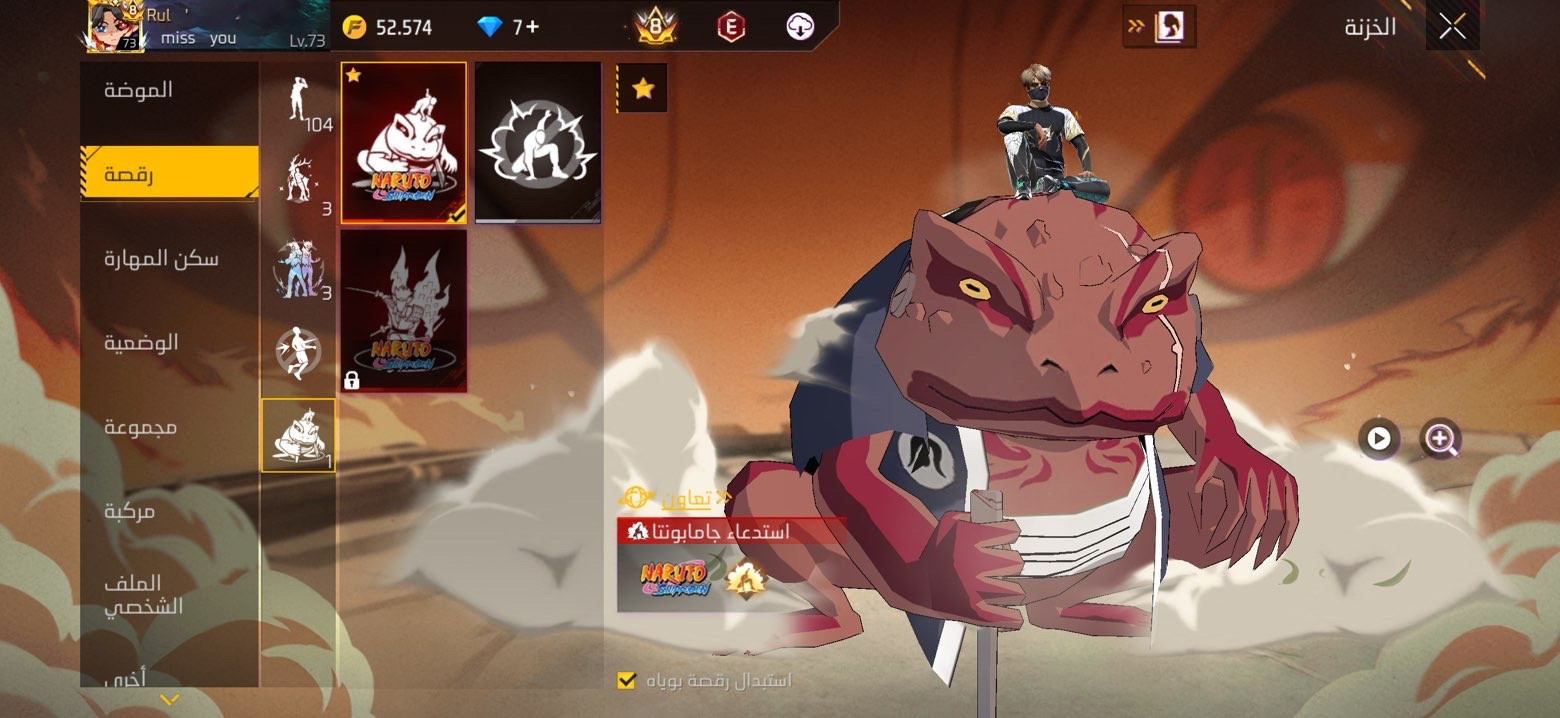Select the Gamabunta summon emote card
The width and height of the screenshot is (1560, 718).
click(x=404, y=142)
